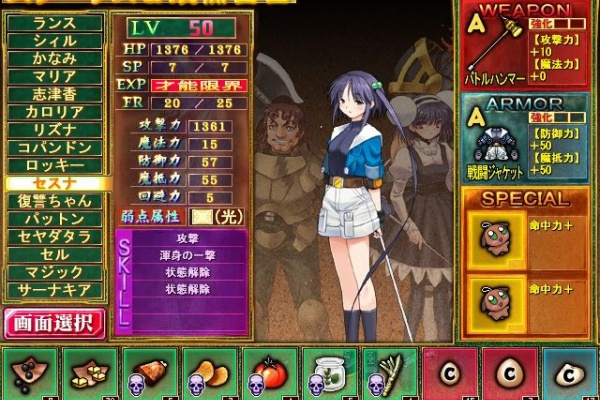Select ランス in the character list
Screen dimensions: 600x400
tap(54, 23)
